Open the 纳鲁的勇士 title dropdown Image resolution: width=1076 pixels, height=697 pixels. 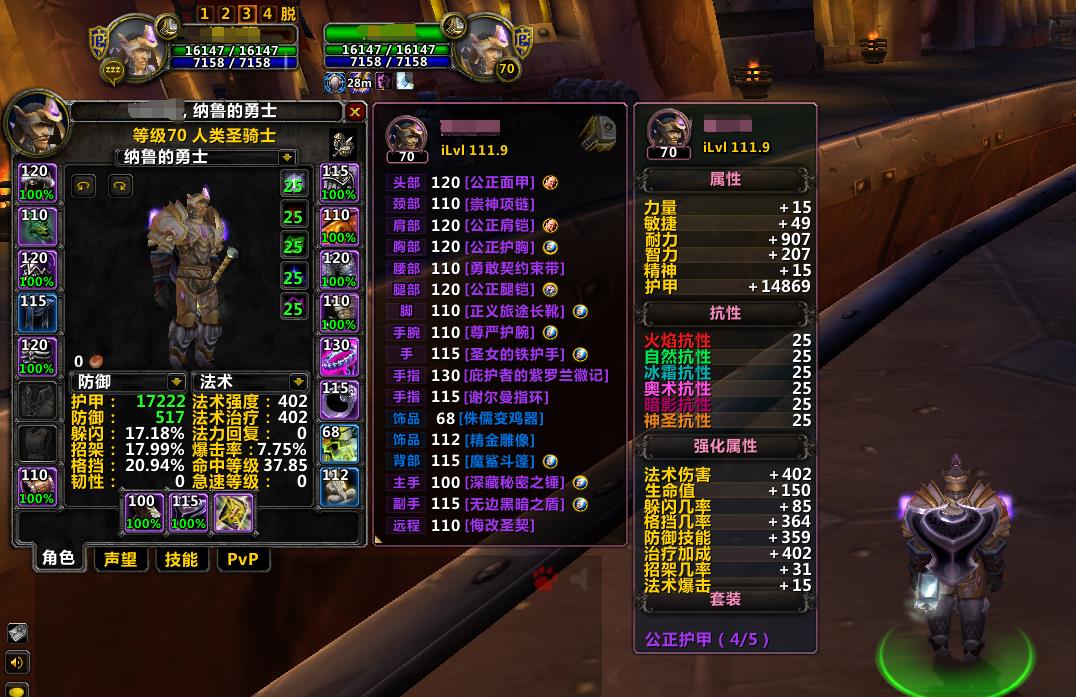pyautogui.click(x=287, y=157)
